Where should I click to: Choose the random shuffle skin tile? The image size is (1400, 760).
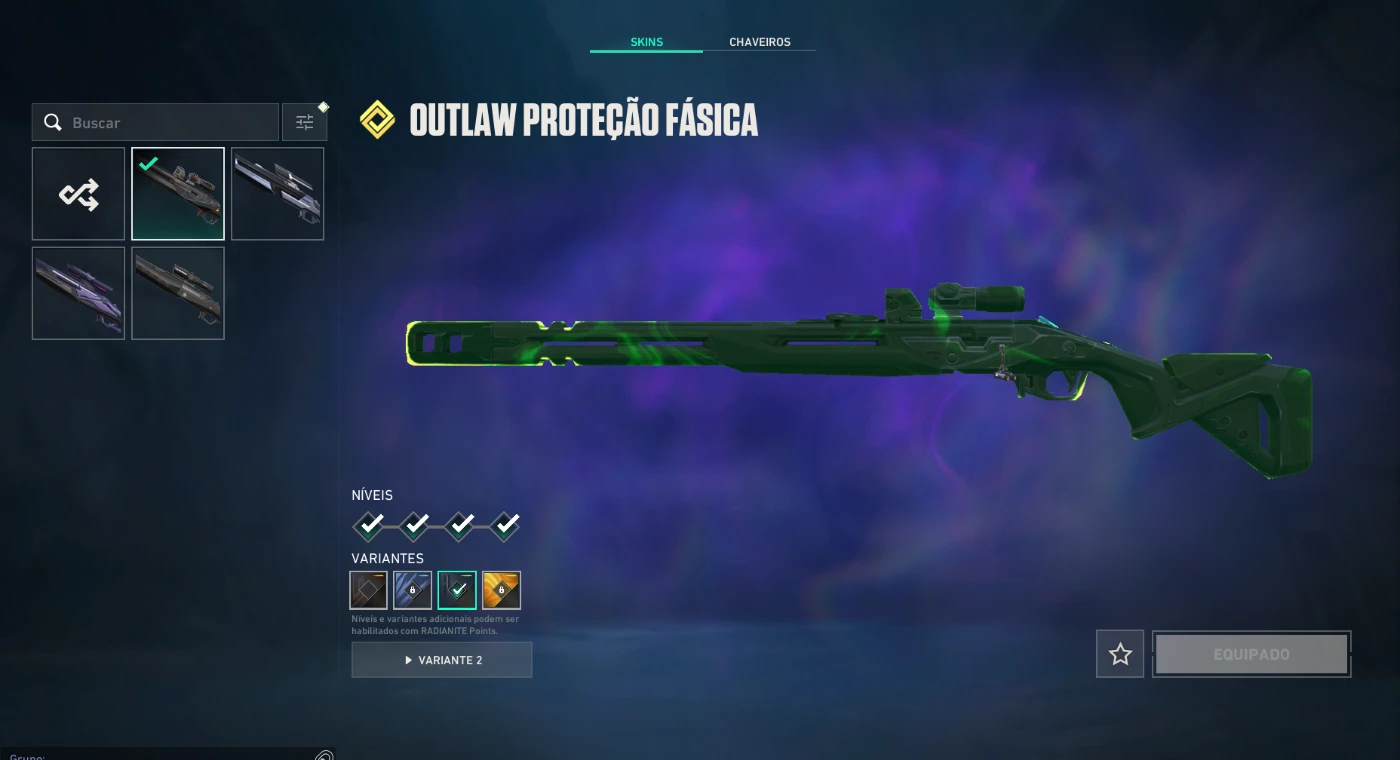tap(78, 194)
